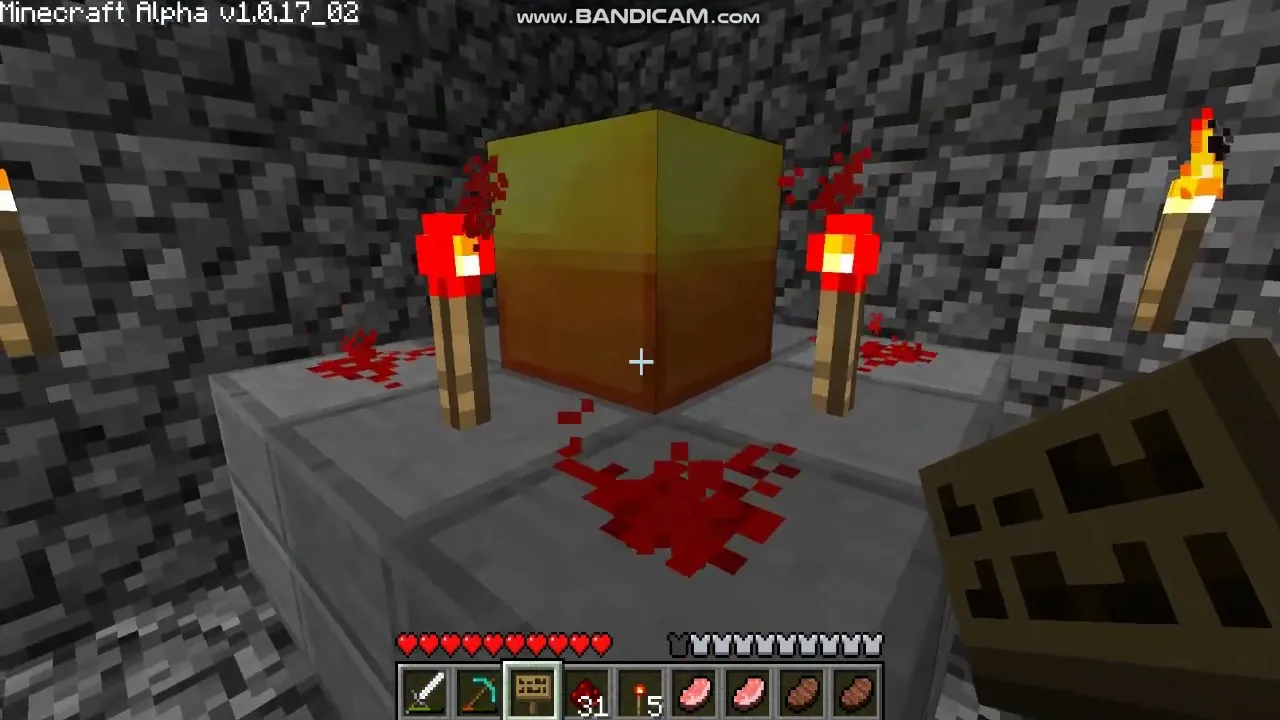Choose the wooden sign hotbar slot

(x=532, y=692)
